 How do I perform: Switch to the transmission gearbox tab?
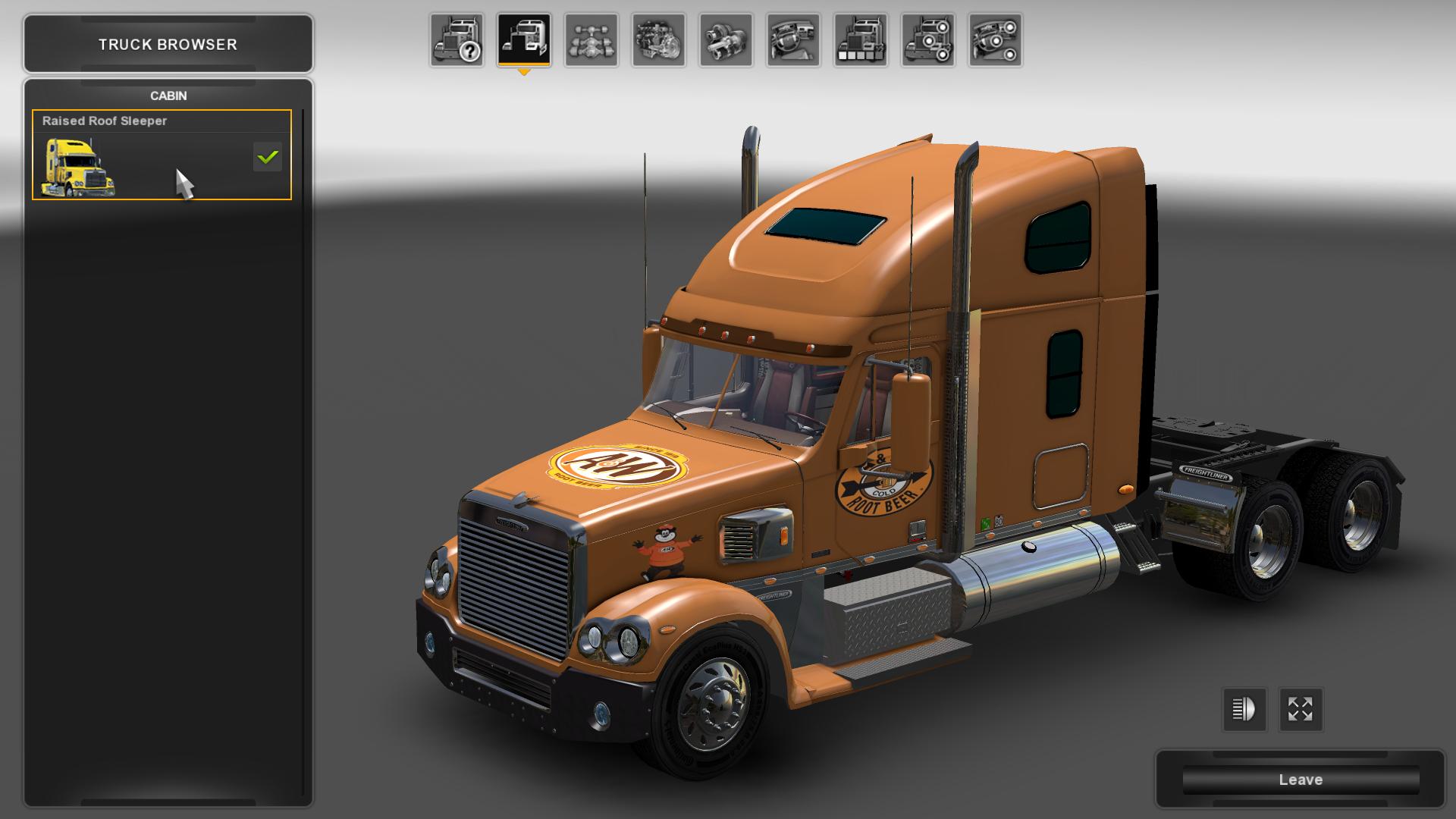coord(726,40)
